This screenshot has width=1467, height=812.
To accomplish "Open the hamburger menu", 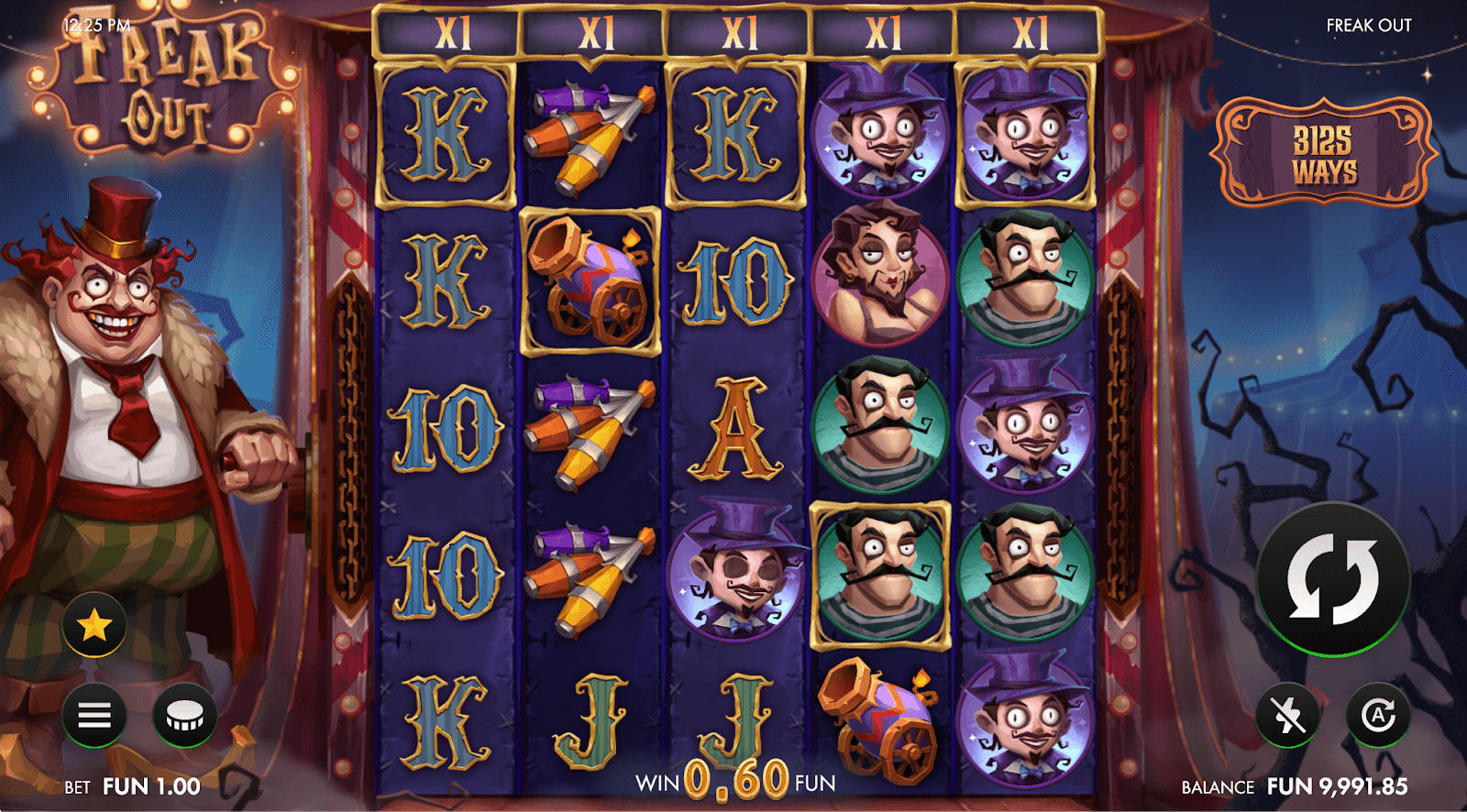I will (94, 715).
